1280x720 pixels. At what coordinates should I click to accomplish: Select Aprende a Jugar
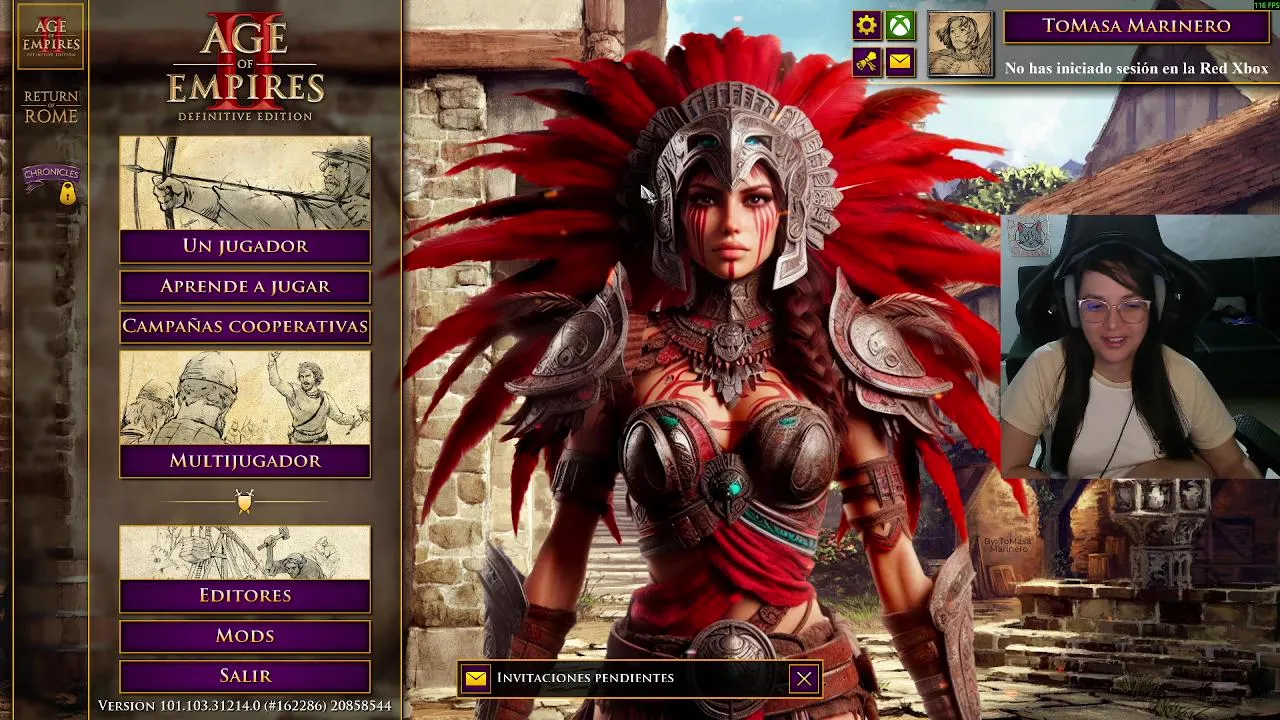coord(245,287)
